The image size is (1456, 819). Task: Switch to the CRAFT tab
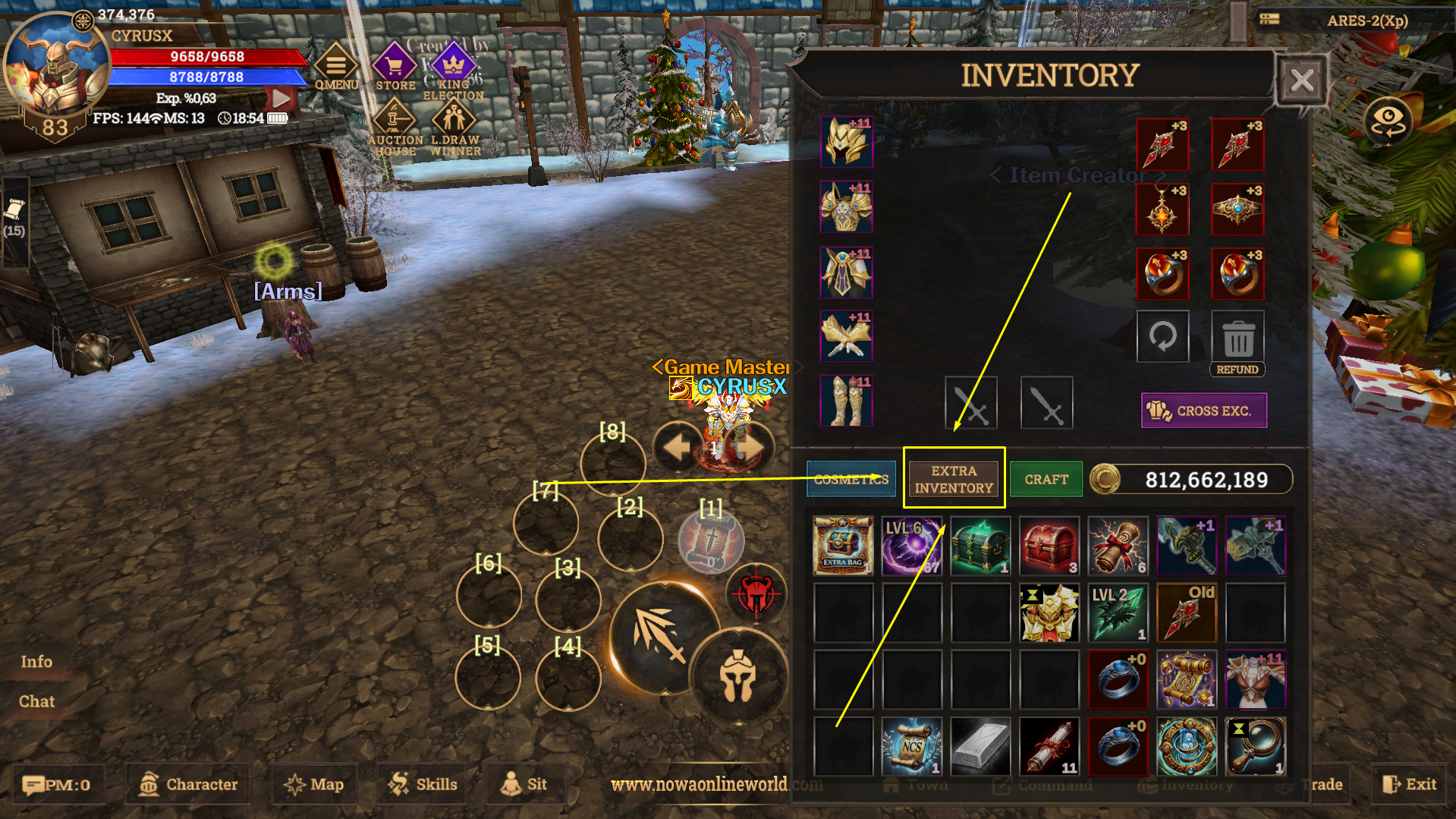[x=1046, y=479]
